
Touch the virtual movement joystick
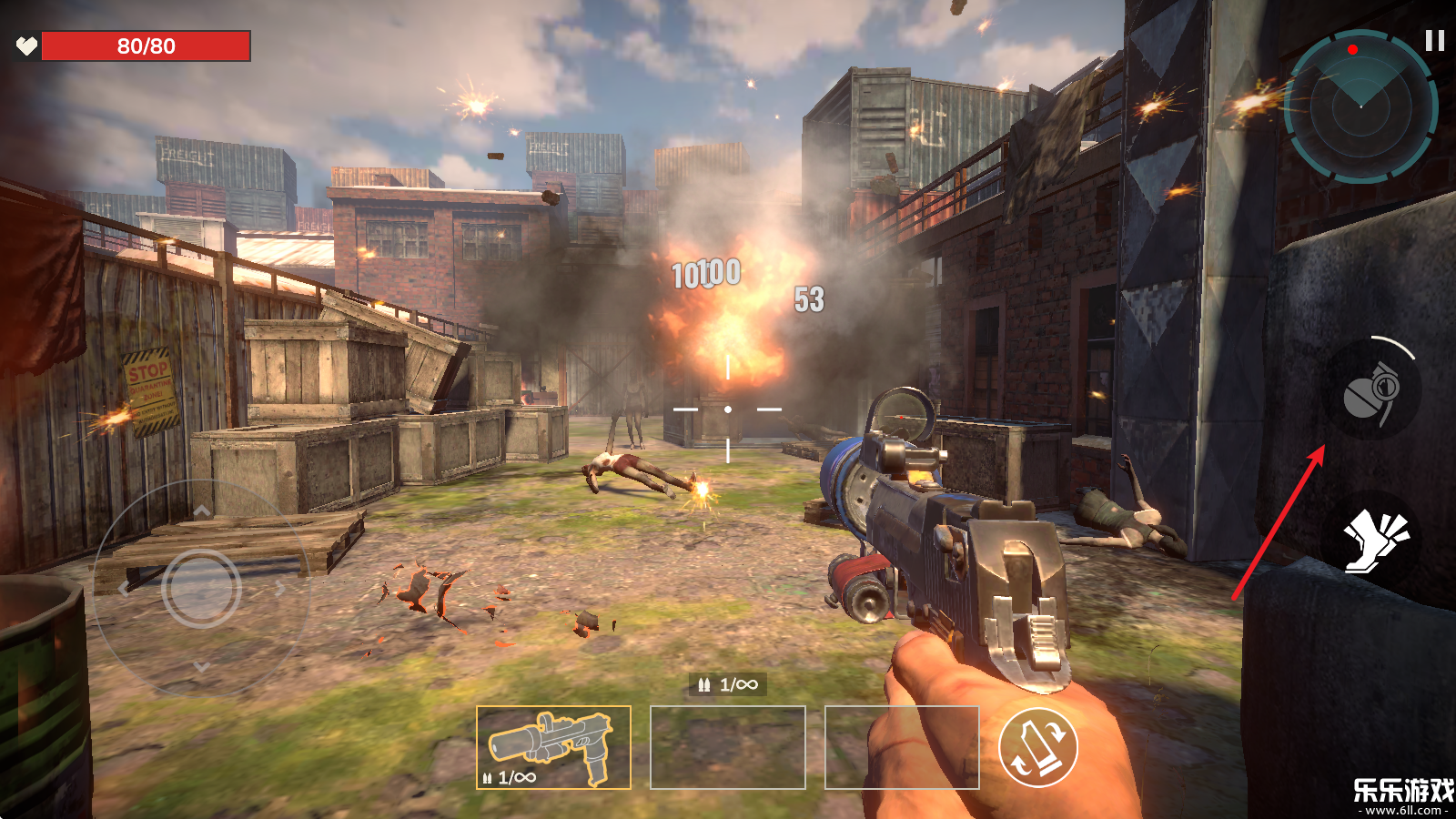coord(201,589)
